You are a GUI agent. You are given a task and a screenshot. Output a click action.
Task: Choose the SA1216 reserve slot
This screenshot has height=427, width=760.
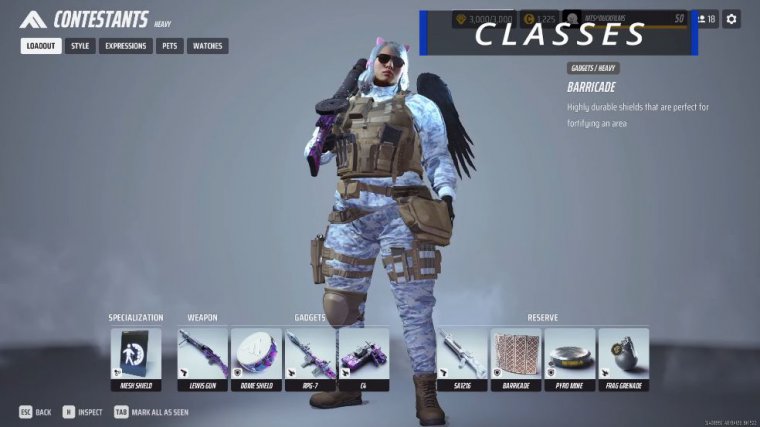(x=461, y=358)
